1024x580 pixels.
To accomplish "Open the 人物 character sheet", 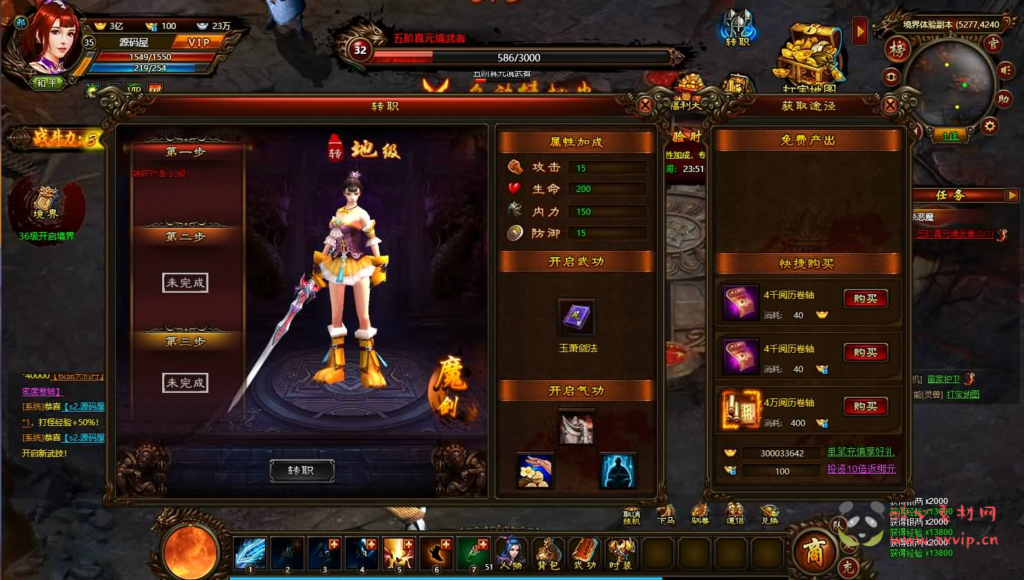I will click(511, 552).
